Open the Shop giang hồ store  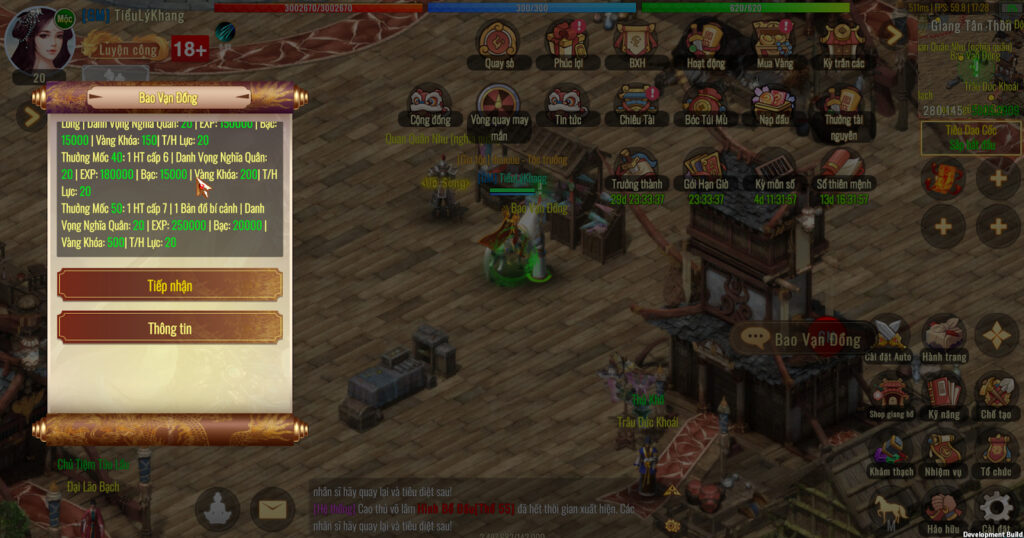[x=890, y=393]
